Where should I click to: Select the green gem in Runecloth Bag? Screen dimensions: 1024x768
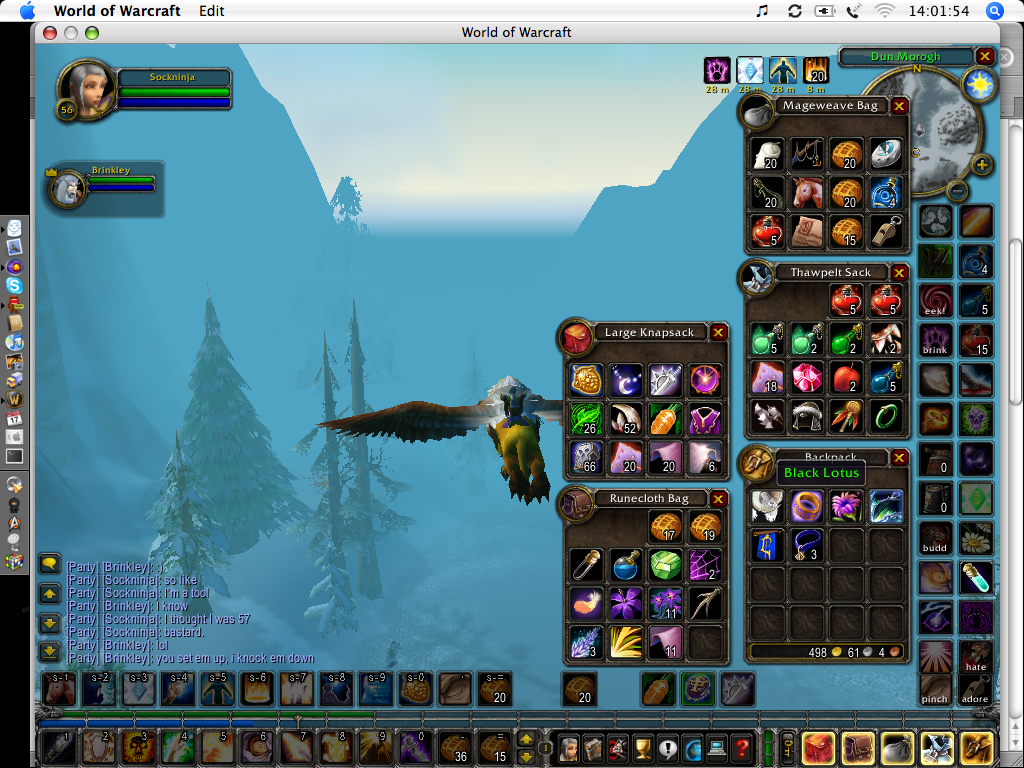point(664,565)
